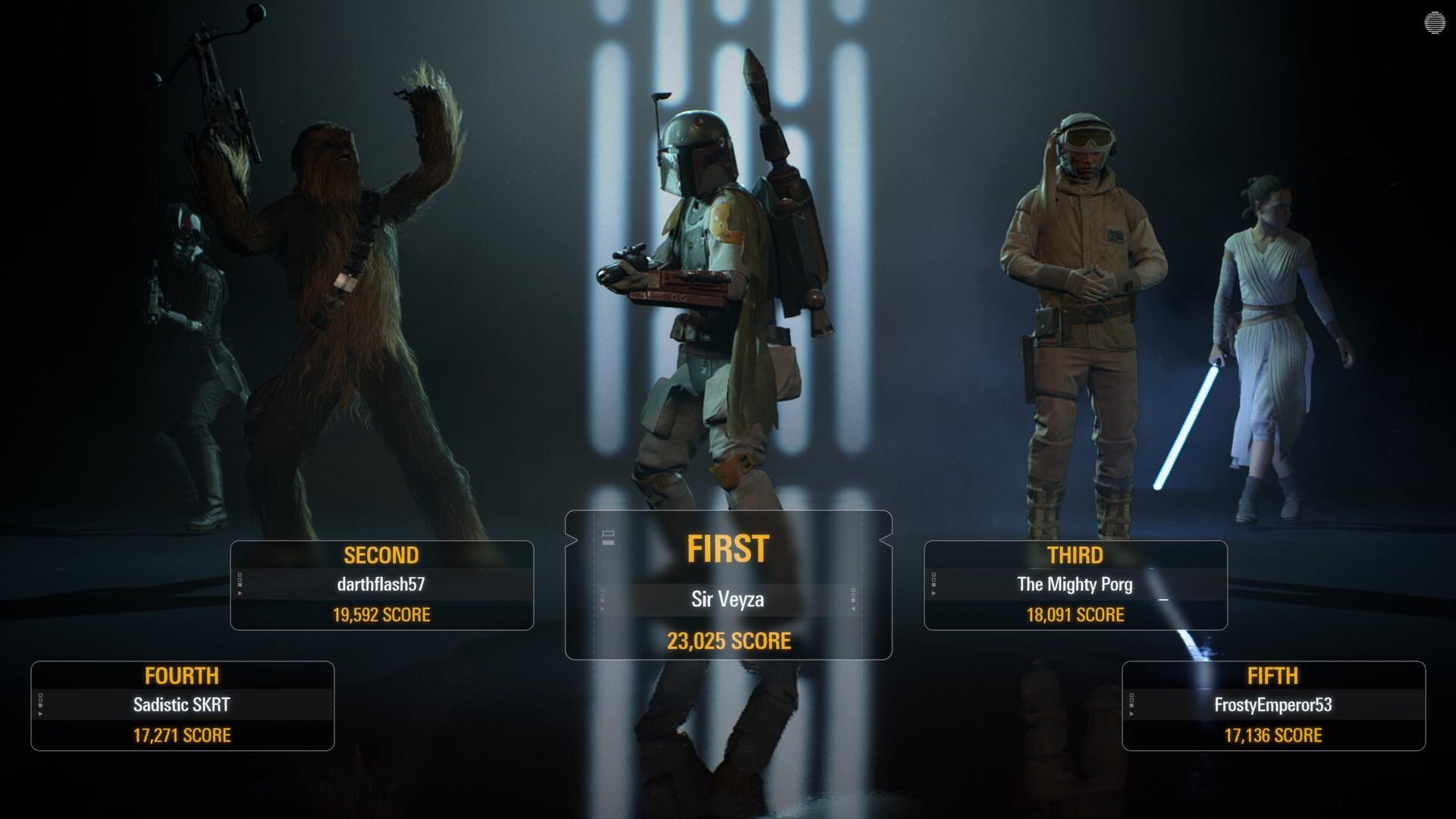Click the 23,025 SCORE text
The height and width of the screenshot is (819, 1456).
coord(730,642)
